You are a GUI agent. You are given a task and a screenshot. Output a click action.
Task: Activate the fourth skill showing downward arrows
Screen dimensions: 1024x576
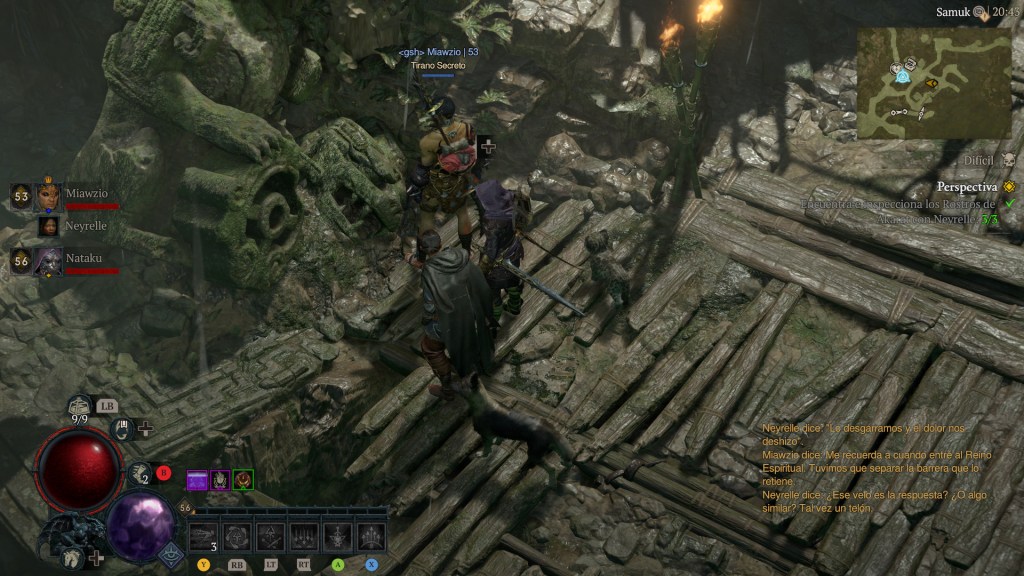304,537
